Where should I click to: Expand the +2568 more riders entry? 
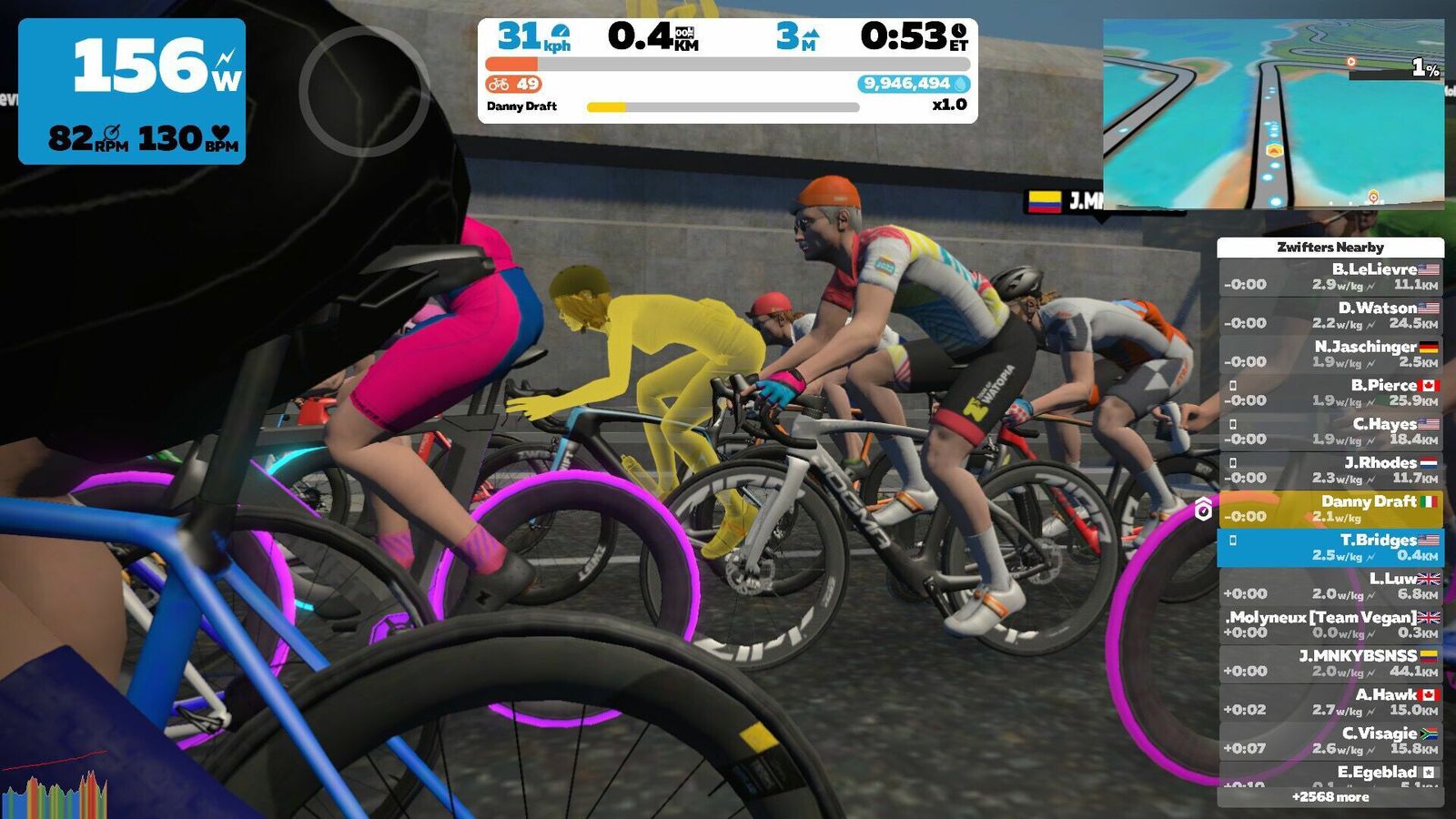click(x=1330, y=797)
